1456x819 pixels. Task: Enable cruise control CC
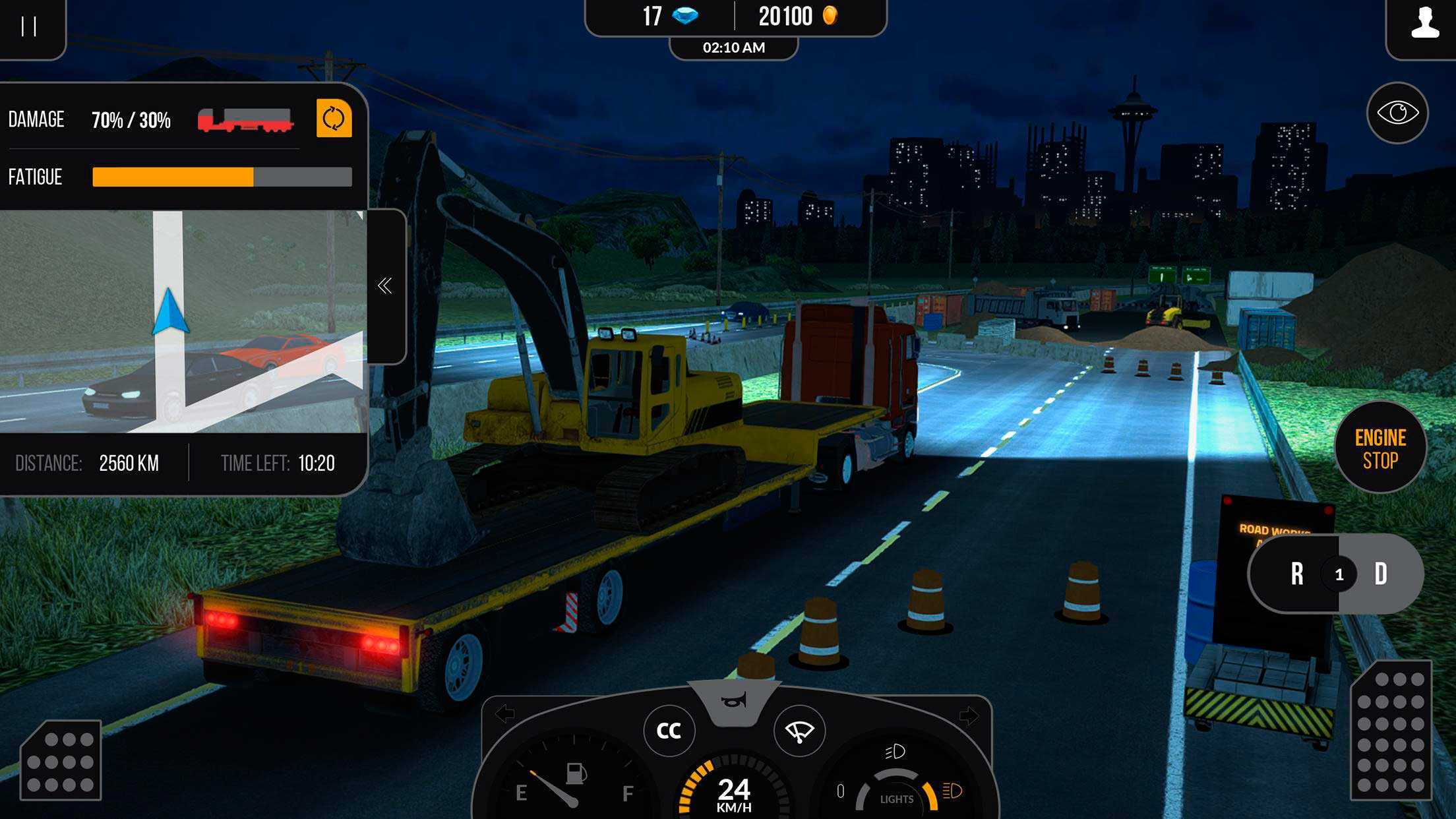click(669, 731)
